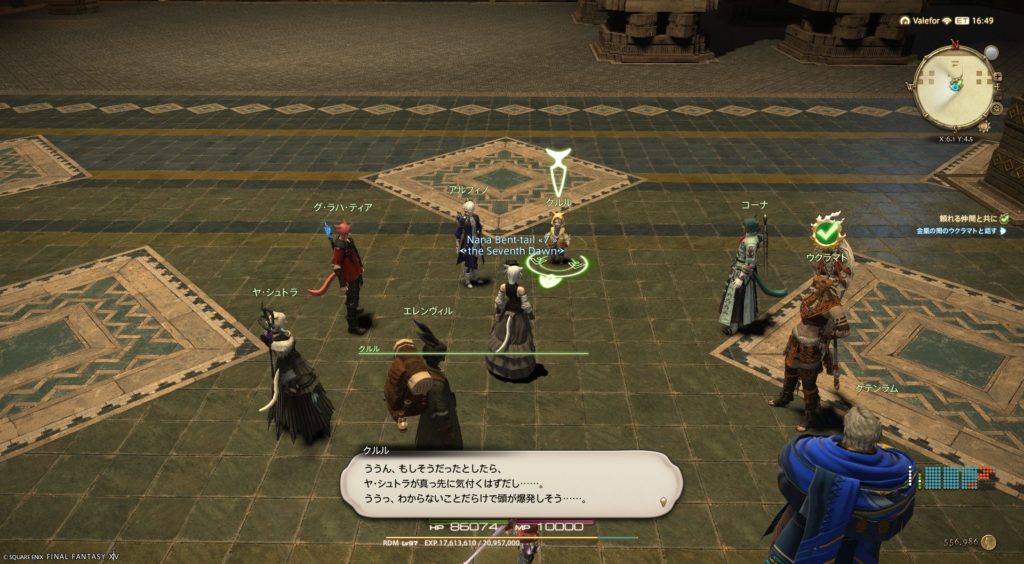
Task: Click the small dialogue continue marker
Action: coord(662,501)
